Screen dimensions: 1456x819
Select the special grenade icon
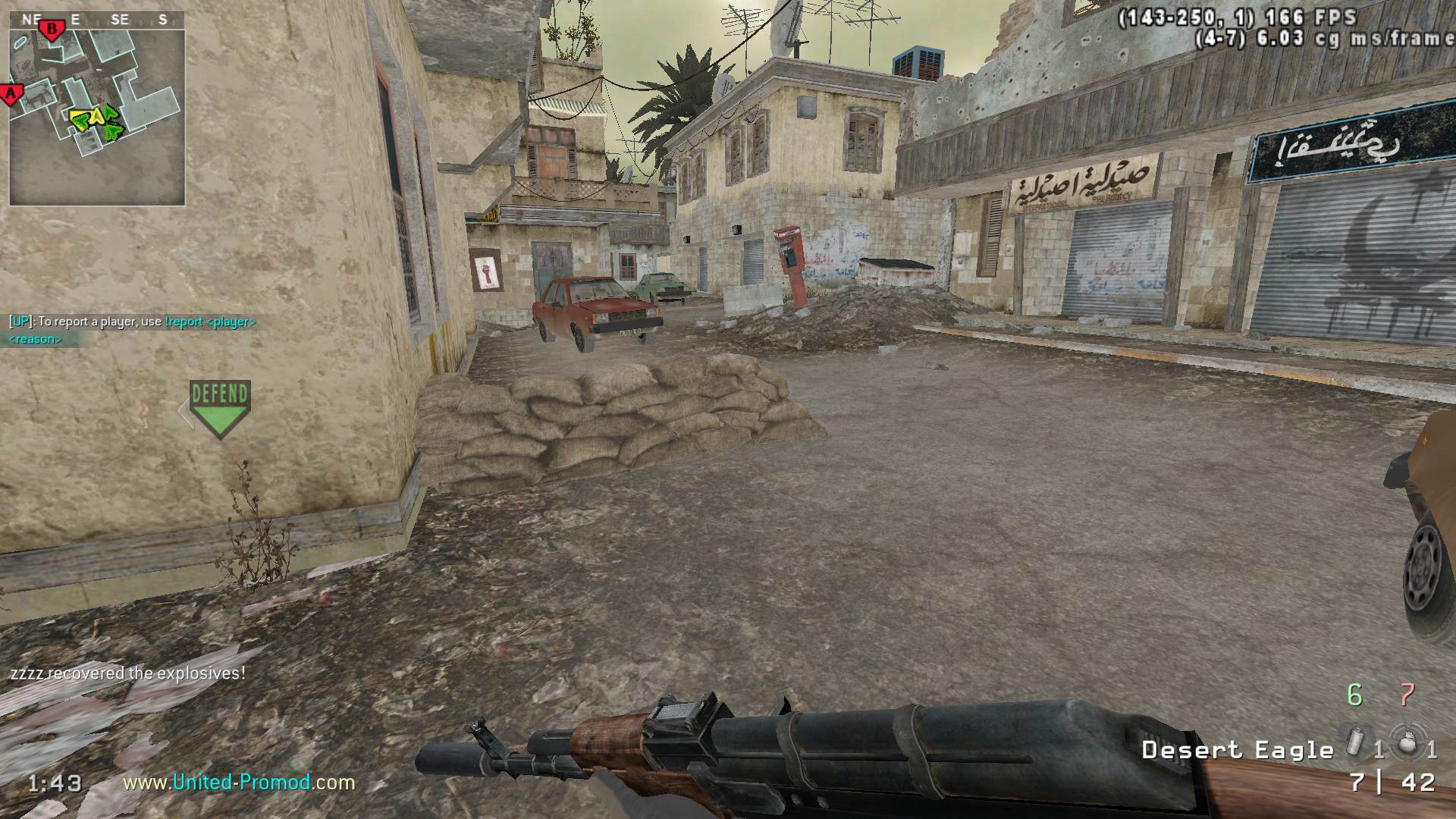tap(1354, 742)
